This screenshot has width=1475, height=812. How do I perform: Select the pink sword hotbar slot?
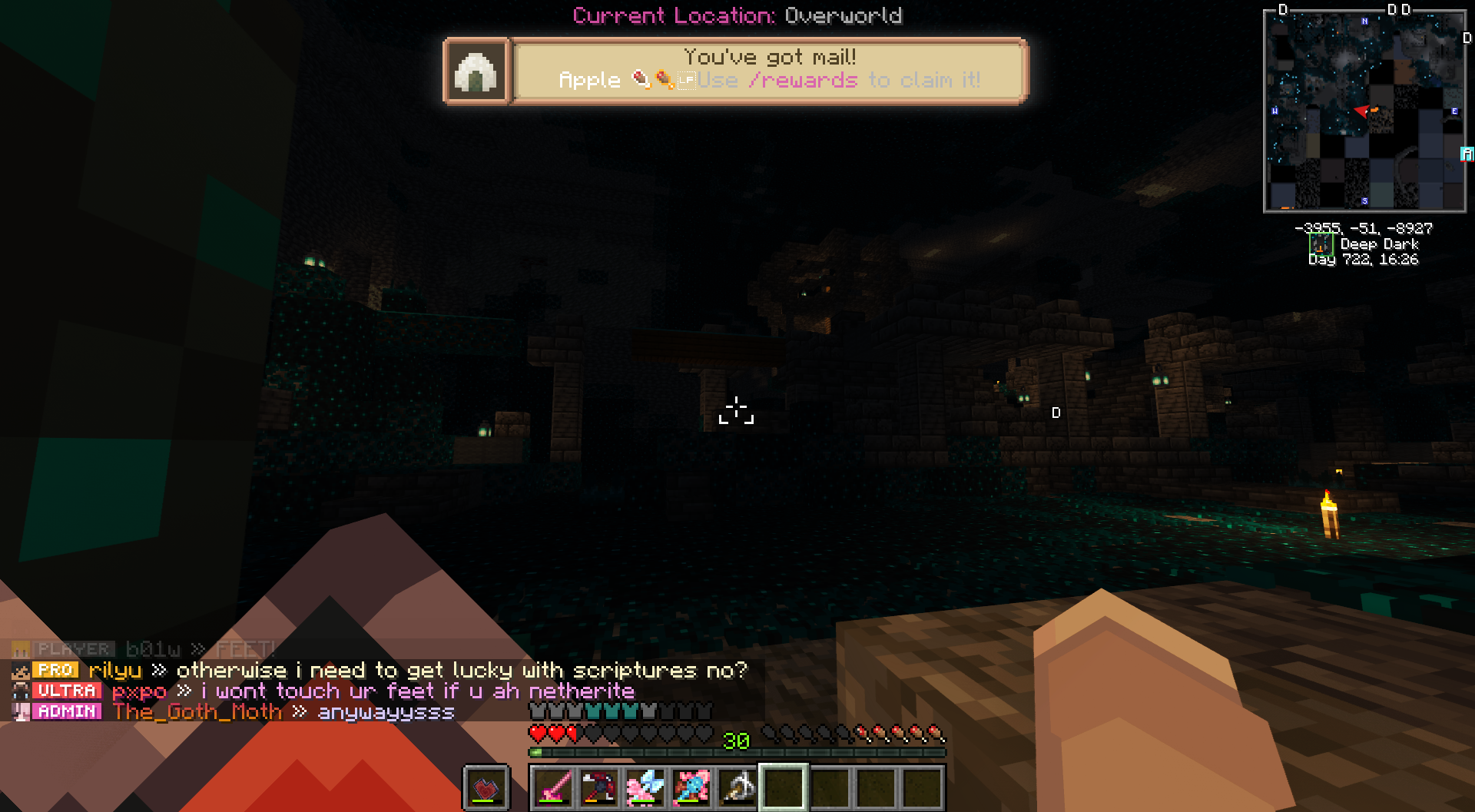[553, 787]
